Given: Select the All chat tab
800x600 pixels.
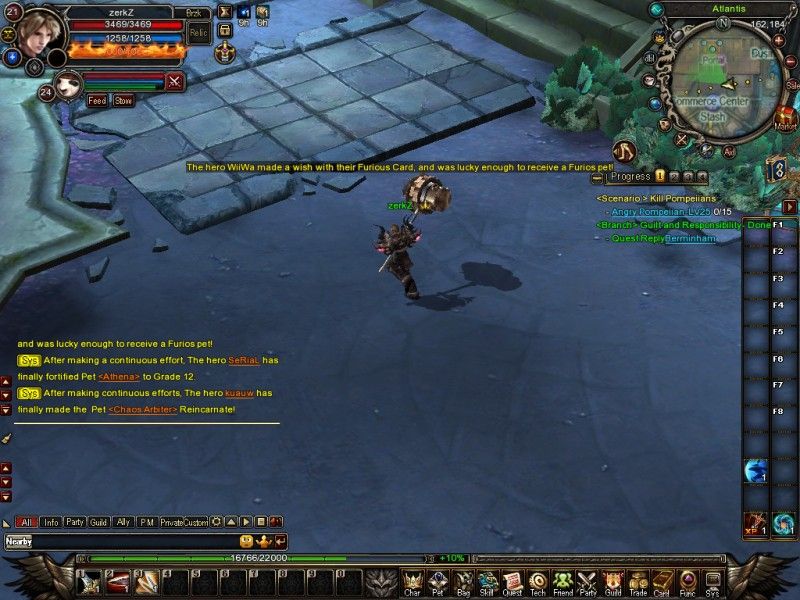Looking at the screenshot, I should click(x=27, y=522).
